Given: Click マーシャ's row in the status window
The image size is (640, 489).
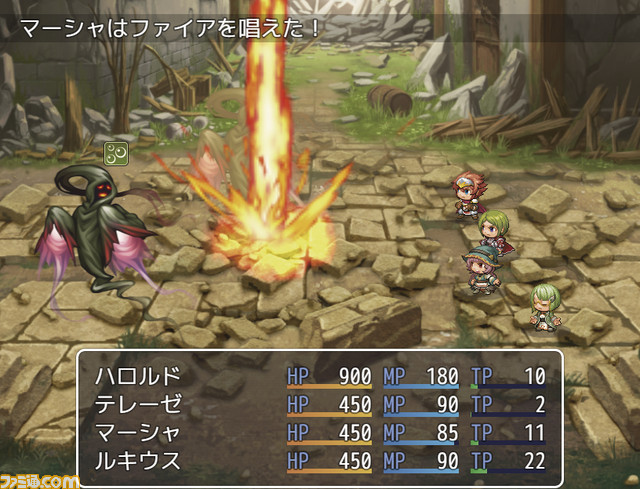Looking at the screenshot, I should click(138, 434).
